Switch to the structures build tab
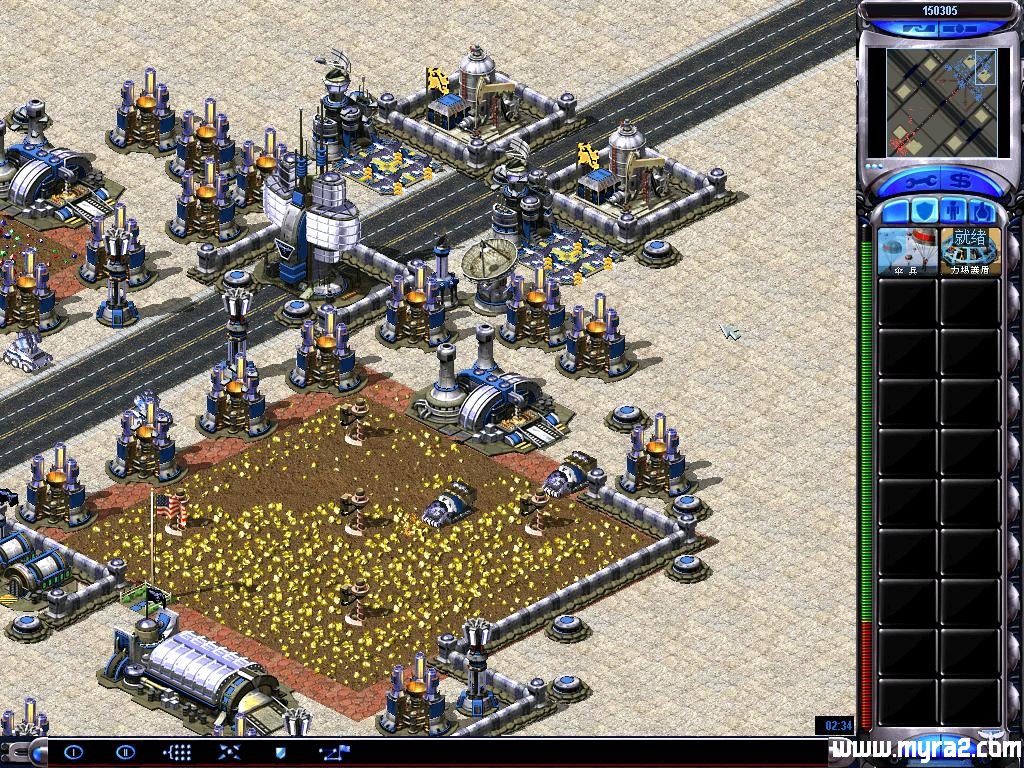The image size is (1024, 768). tap(894, 212)
